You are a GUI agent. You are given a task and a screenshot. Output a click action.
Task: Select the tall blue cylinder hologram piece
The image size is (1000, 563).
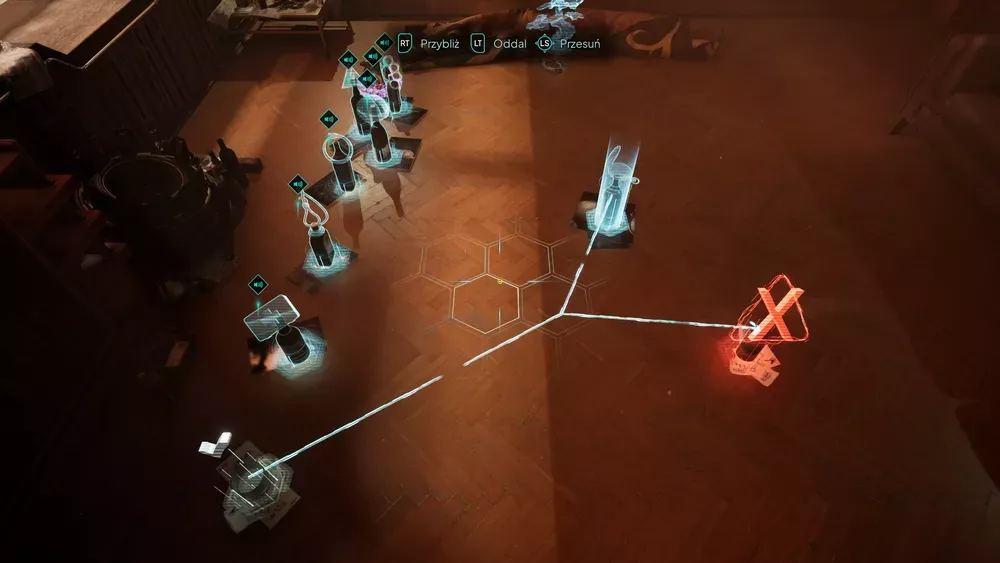click(x=613, y=180)
